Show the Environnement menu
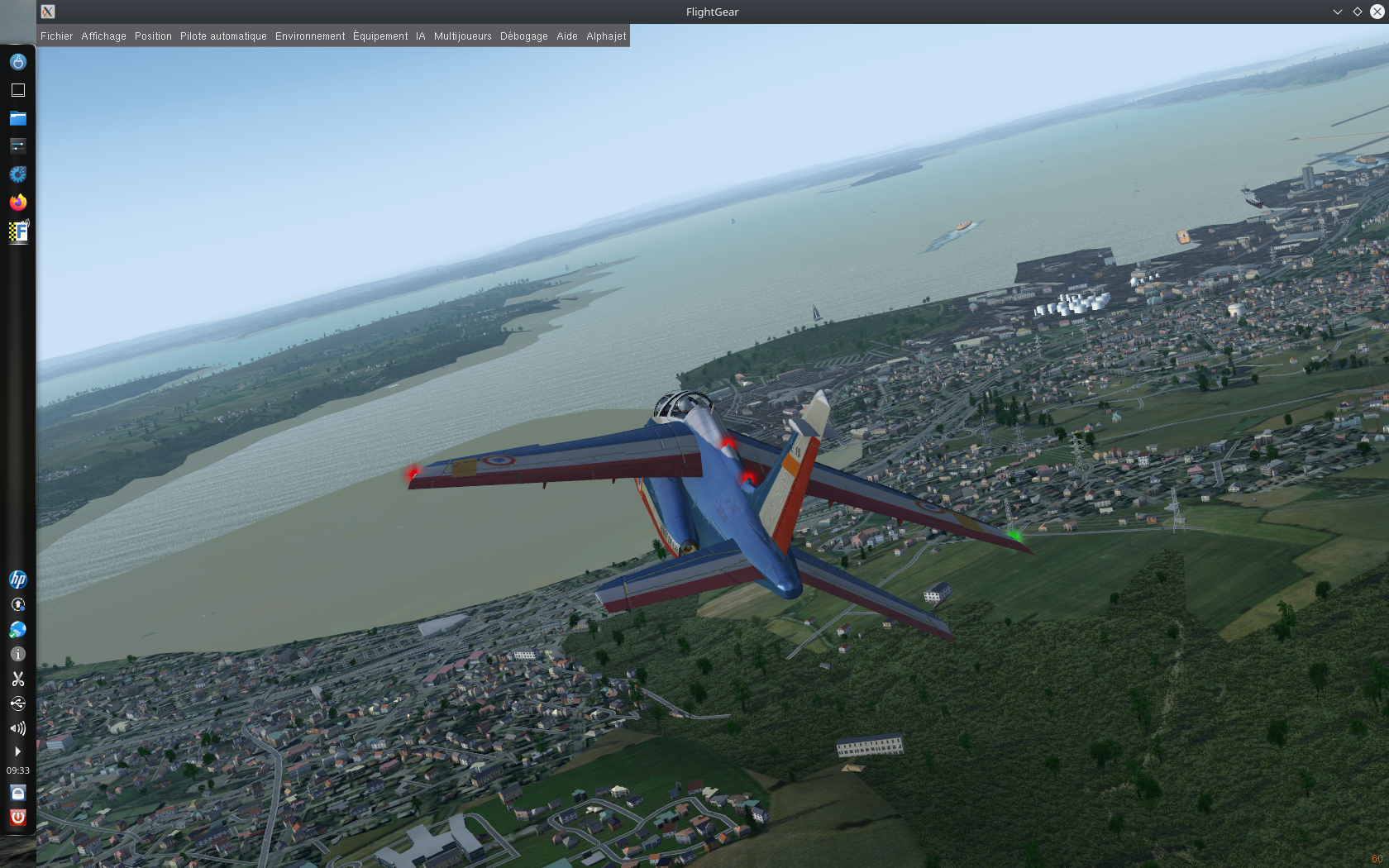 (310, 36)
